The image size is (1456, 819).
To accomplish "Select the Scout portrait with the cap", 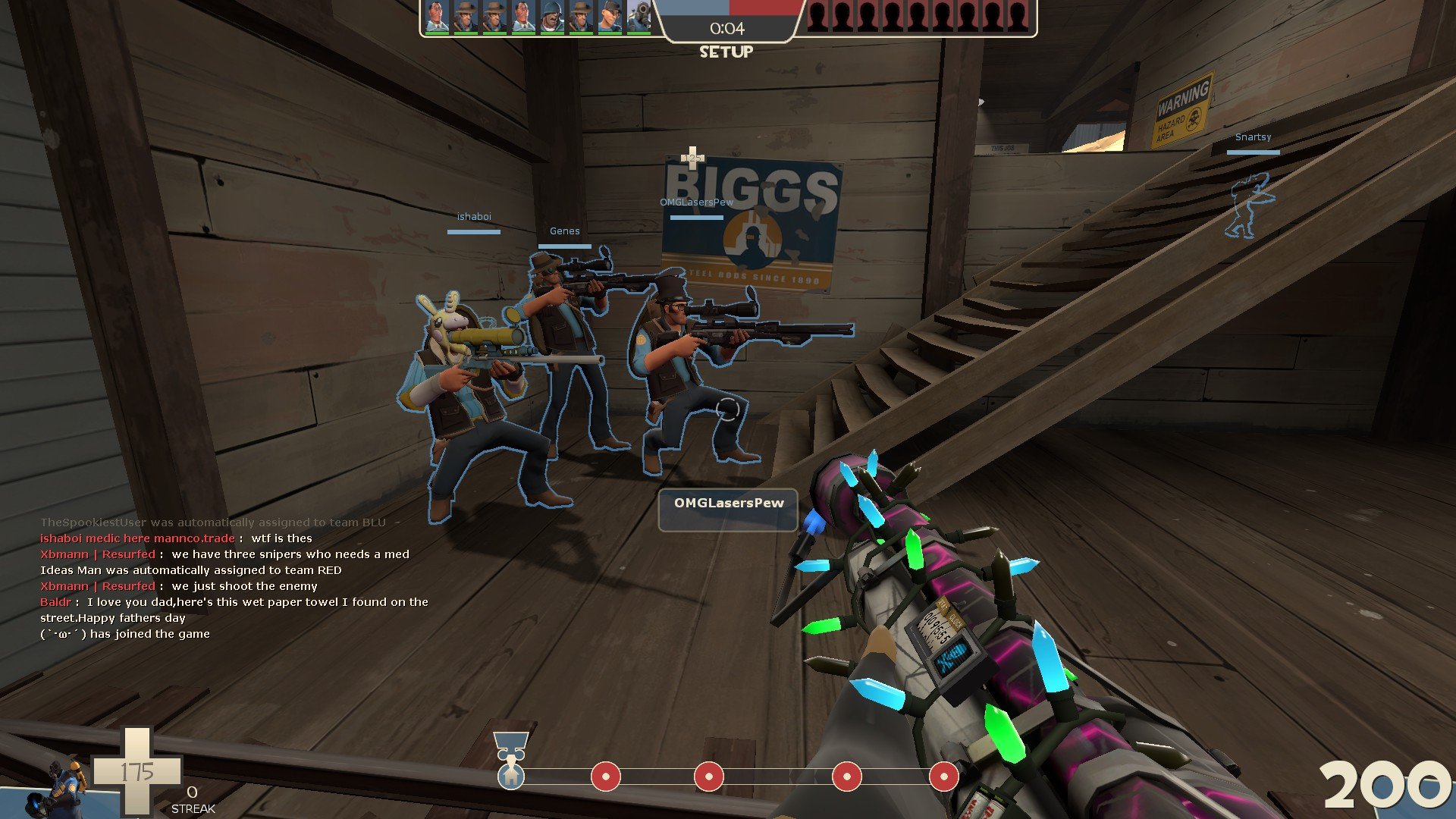I will 610,17.
